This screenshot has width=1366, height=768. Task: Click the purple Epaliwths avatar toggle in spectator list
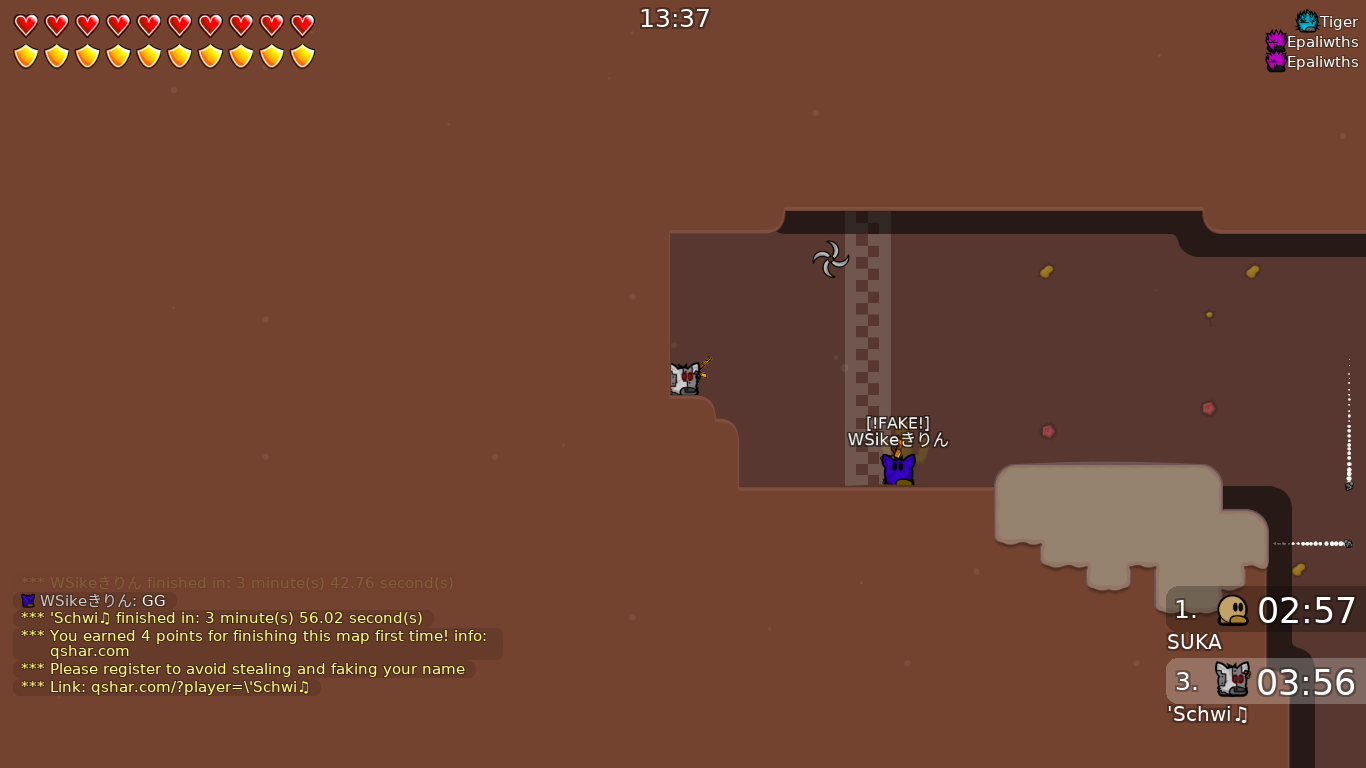[x=1277, y=41]
